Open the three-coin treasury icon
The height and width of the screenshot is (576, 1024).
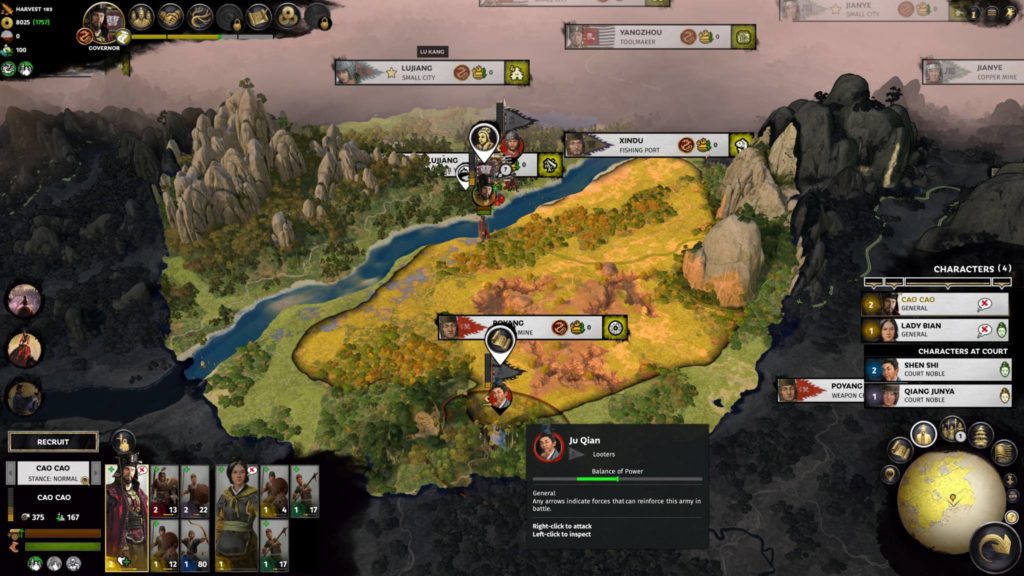click(289, 16)
